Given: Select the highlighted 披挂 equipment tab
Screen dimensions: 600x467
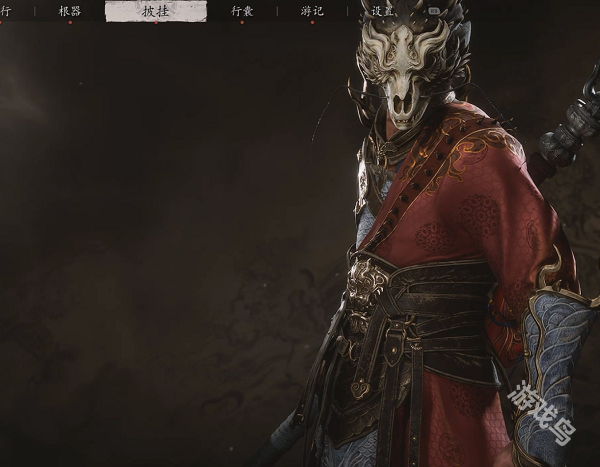Looking at the screenshot, I should 156,11.
